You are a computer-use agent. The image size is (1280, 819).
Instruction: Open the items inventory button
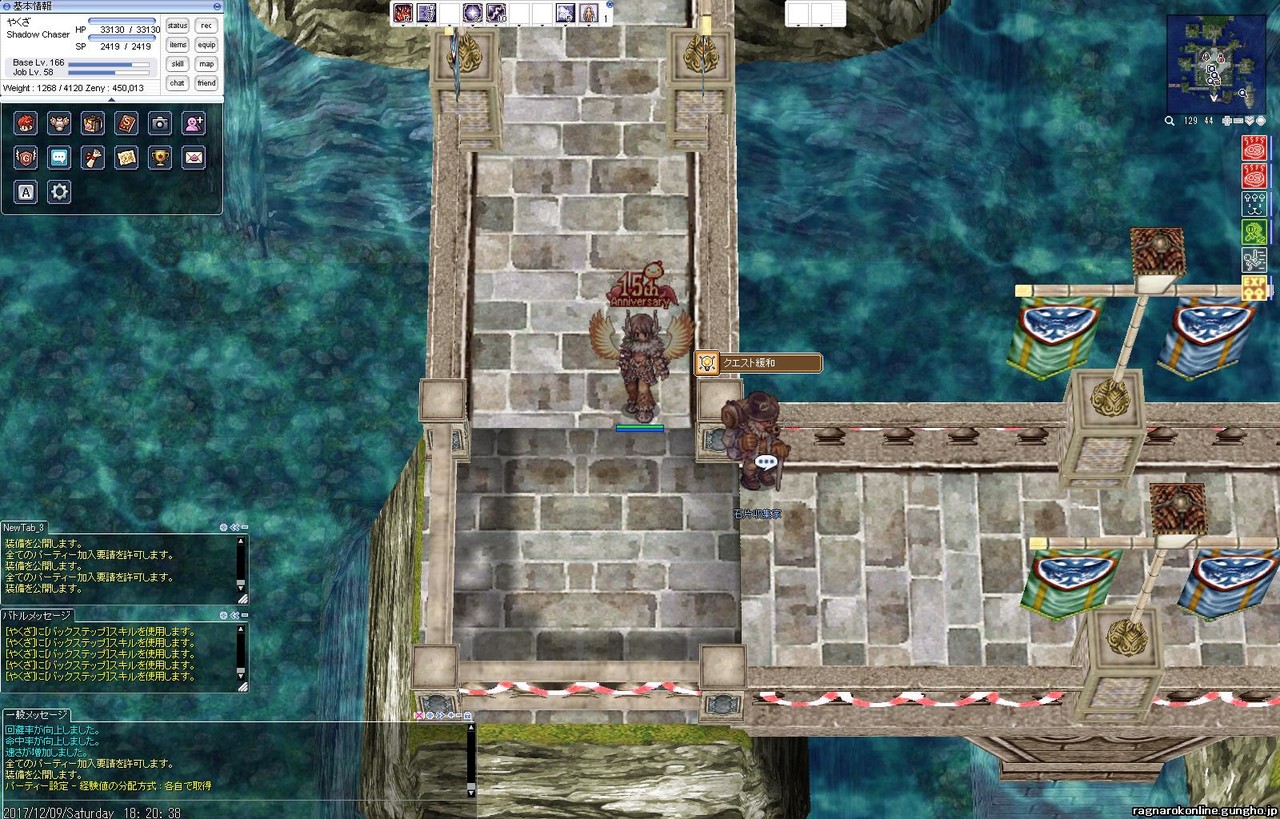177,45
